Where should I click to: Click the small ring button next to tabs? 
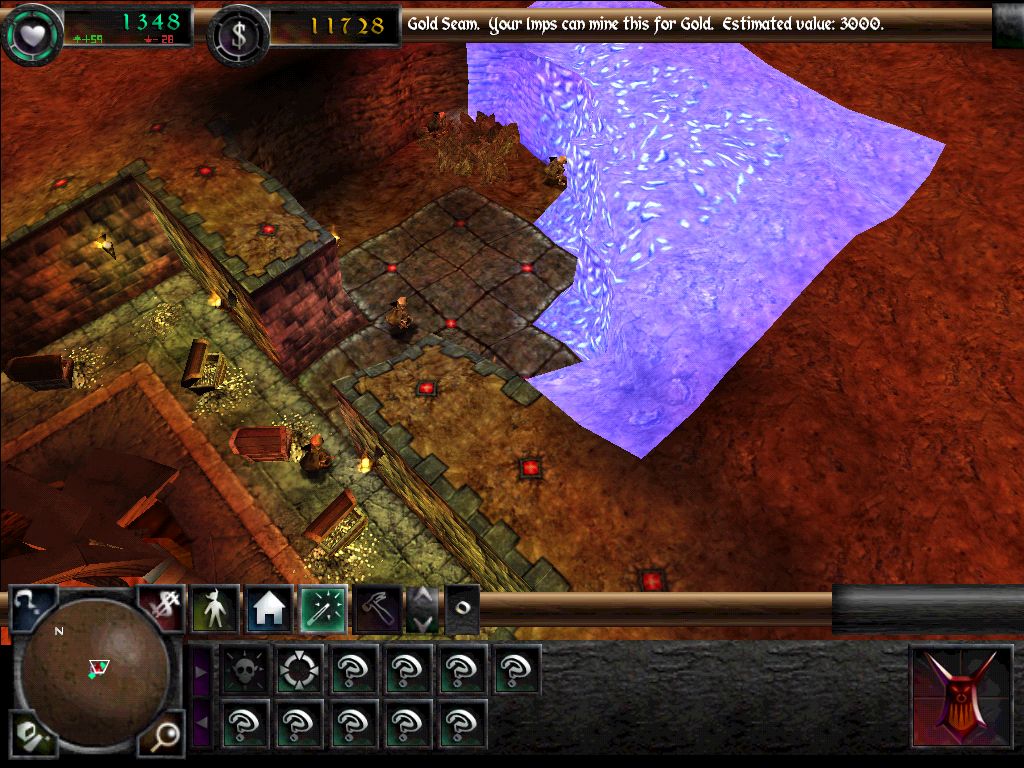point(461,608)
